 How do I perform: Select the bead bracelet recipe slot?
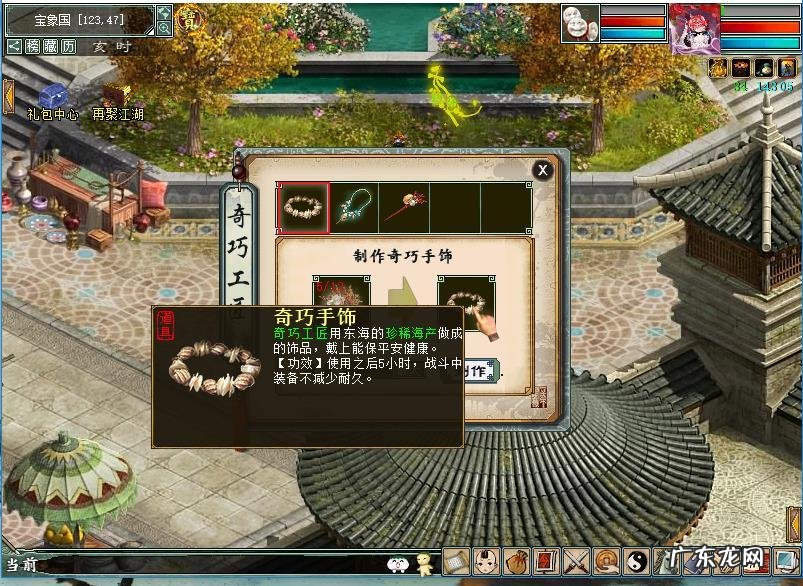tap(303, 207)
